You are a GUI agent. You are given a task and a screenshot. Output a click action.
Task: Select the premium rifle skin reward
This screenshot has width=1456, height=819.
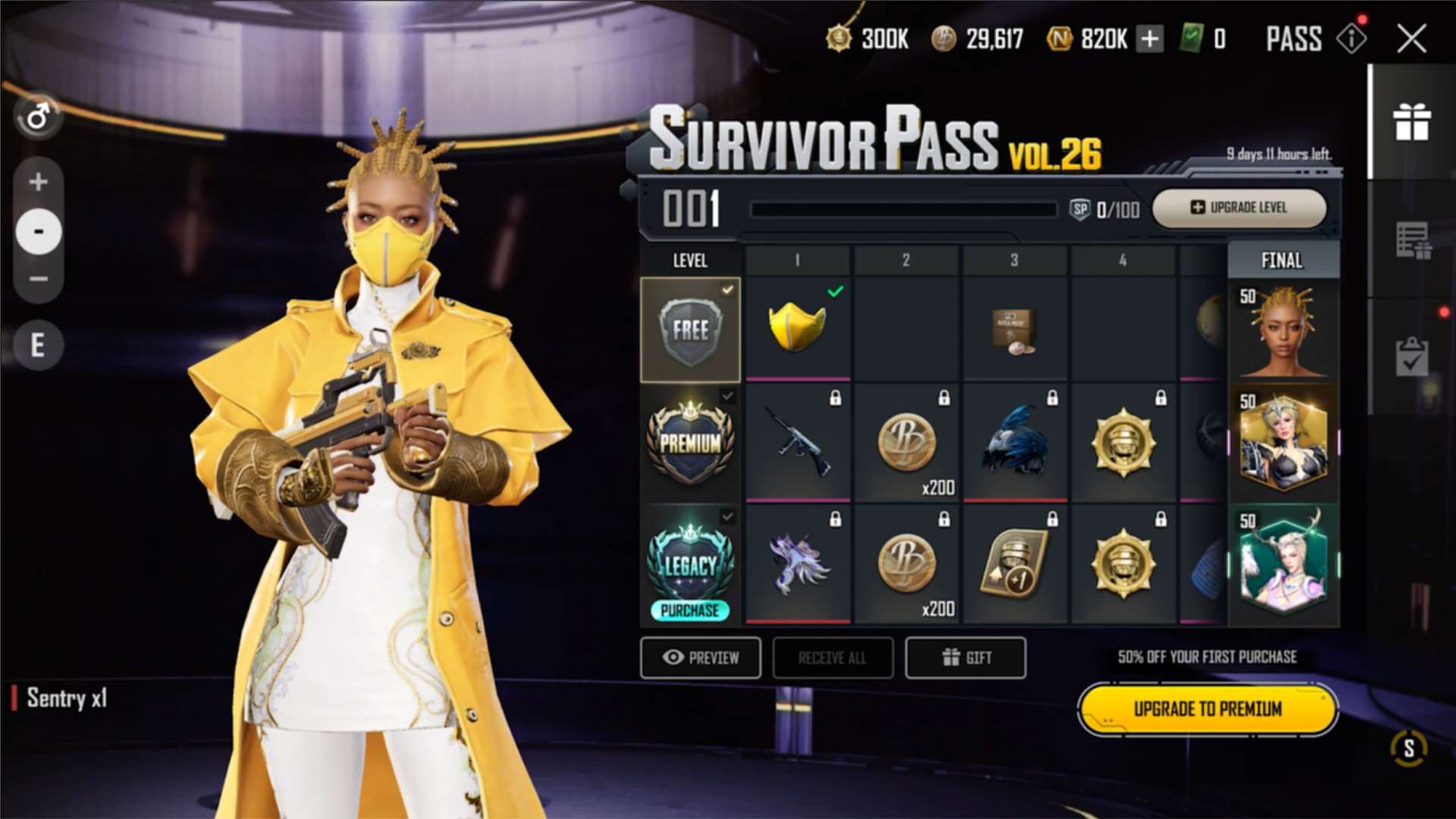[798, 443]
